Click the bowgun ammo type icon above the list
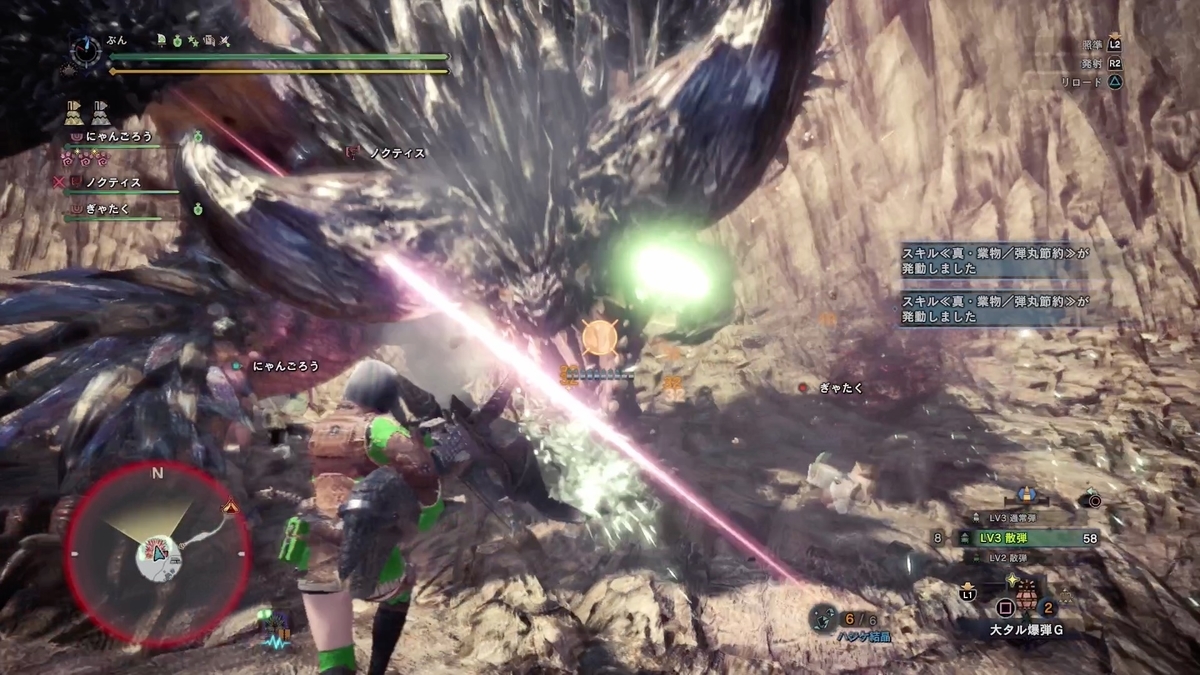The image size is (1200, 675). point(1023,494)
